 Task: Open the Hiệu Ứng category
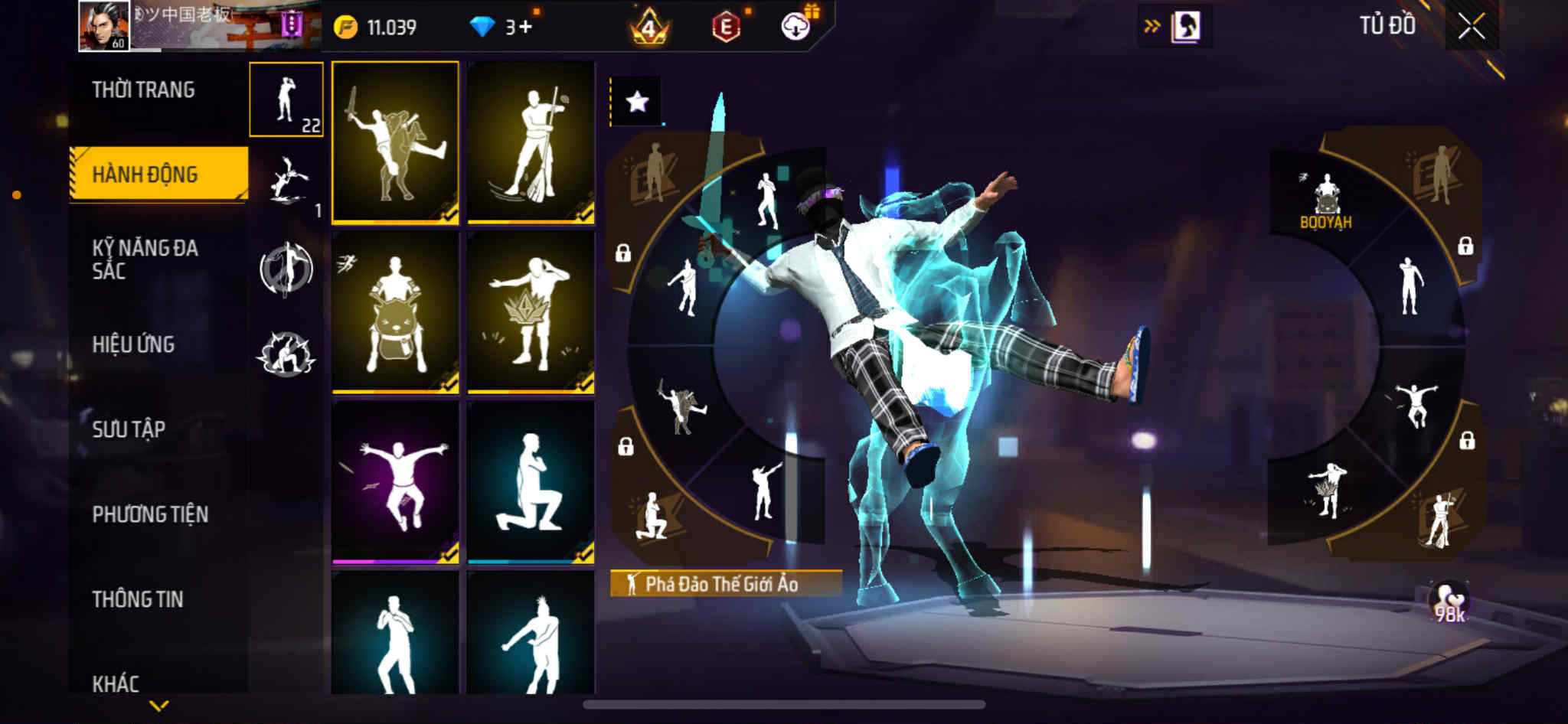134,344
